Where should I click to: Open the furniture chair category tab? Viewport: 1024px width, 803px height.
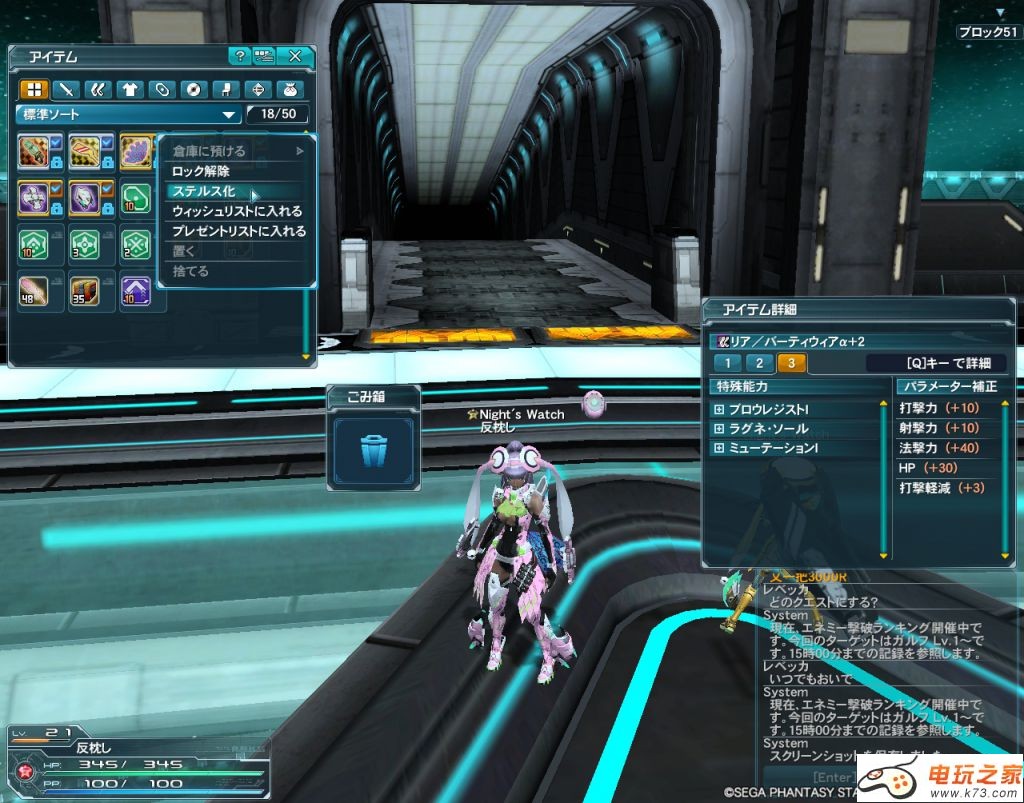coord(226,89)
